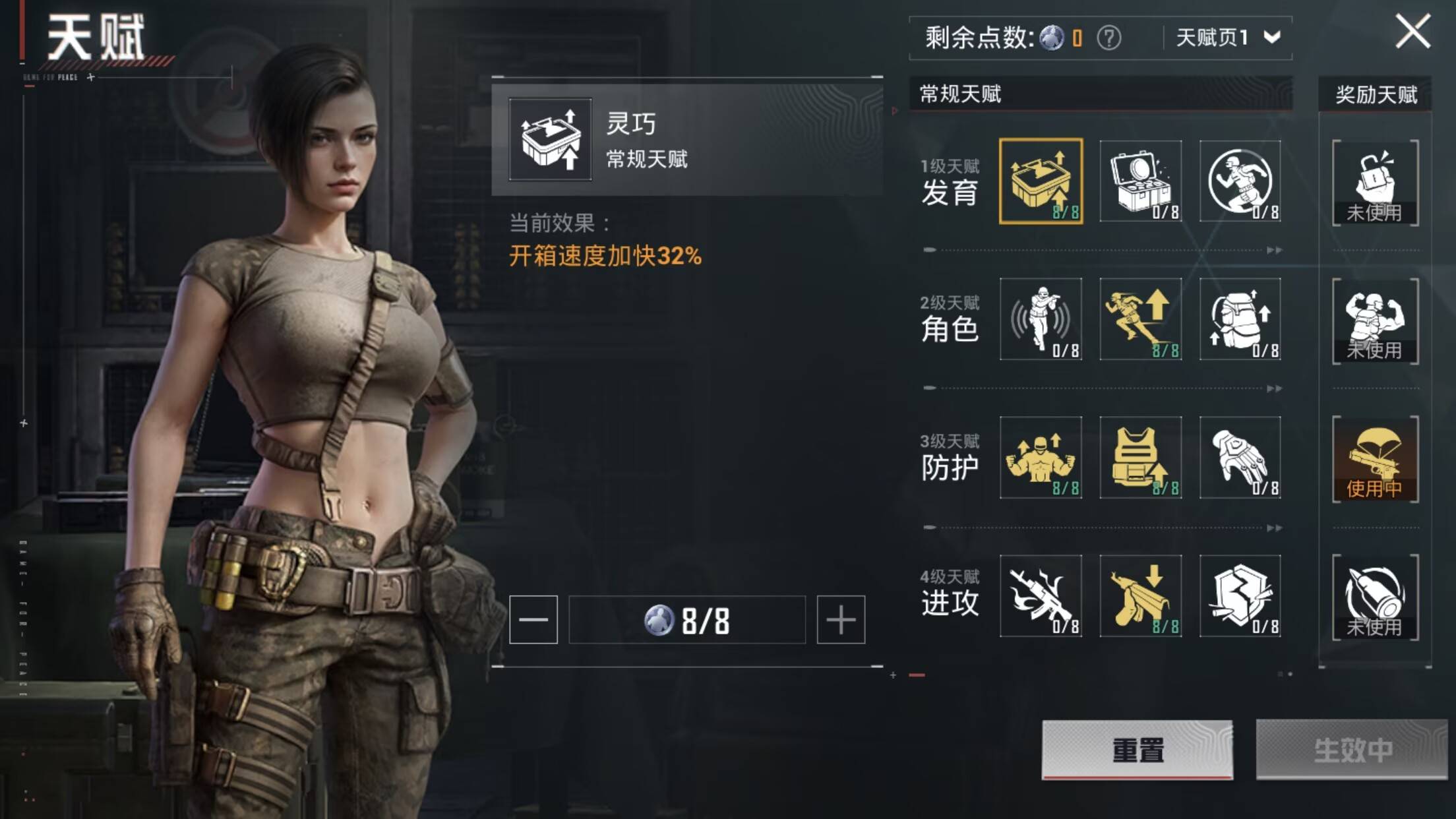The width and height of the screenshot is (1456, 819).
Task: Select the strength boost talent in 防护 row
Action: [1043, 458]
